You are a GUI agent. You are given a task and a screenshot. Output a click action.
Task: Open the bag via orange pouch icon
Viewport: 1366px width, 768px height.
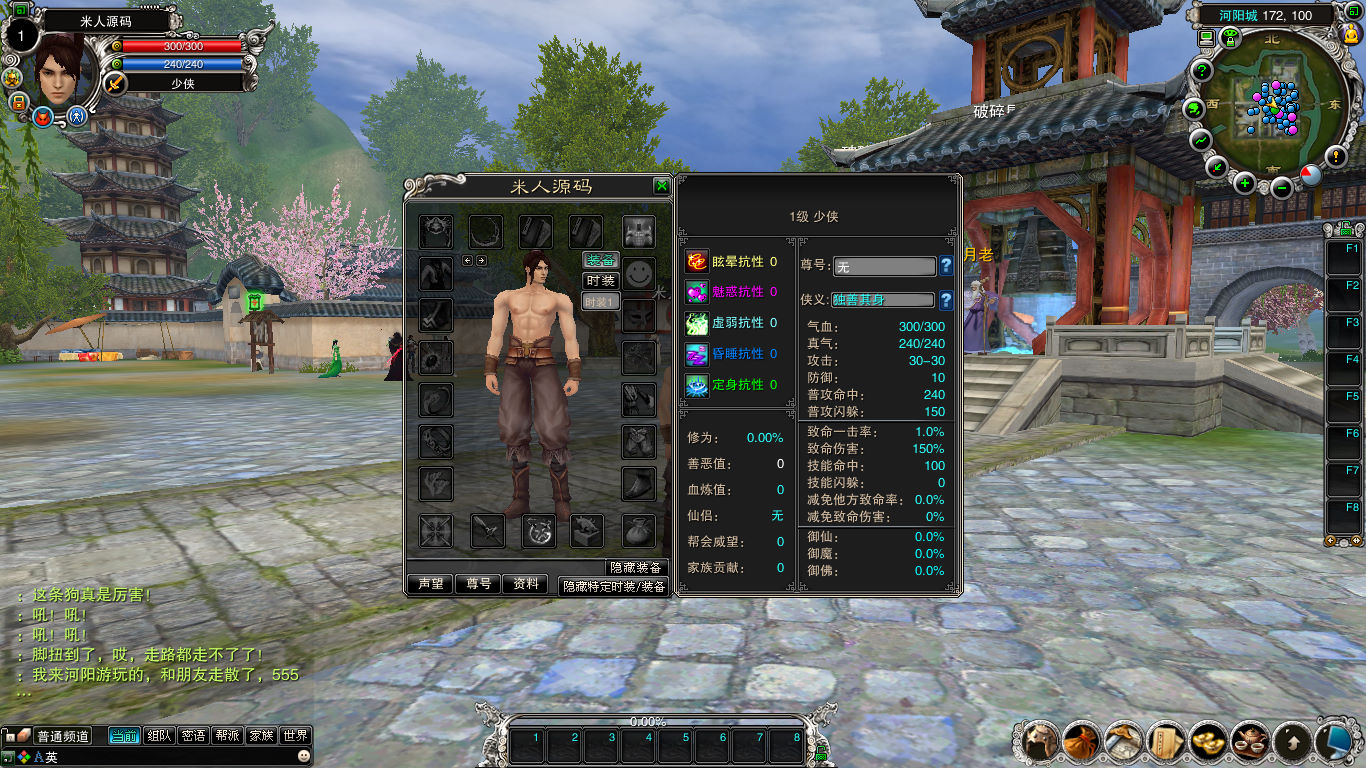click(x=1082, y=741)
